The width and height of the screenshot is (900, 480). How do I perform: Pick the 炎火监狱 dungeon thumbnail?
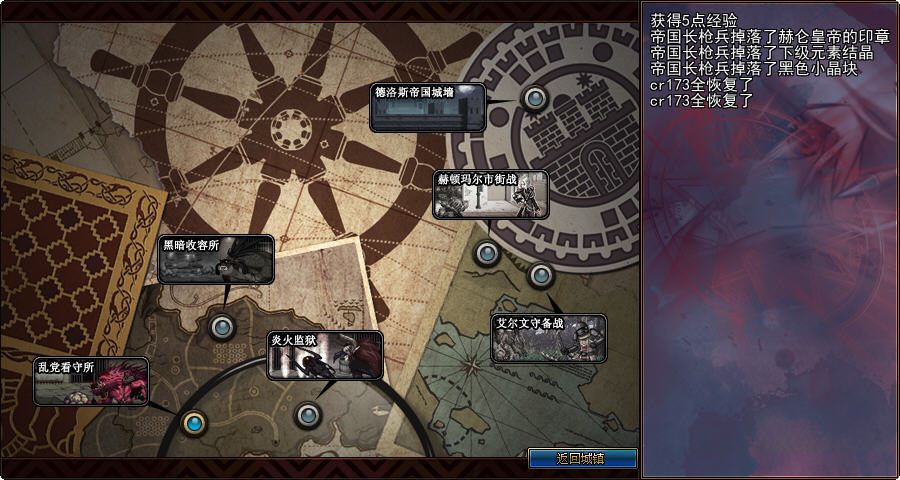[x=325, y=355]
